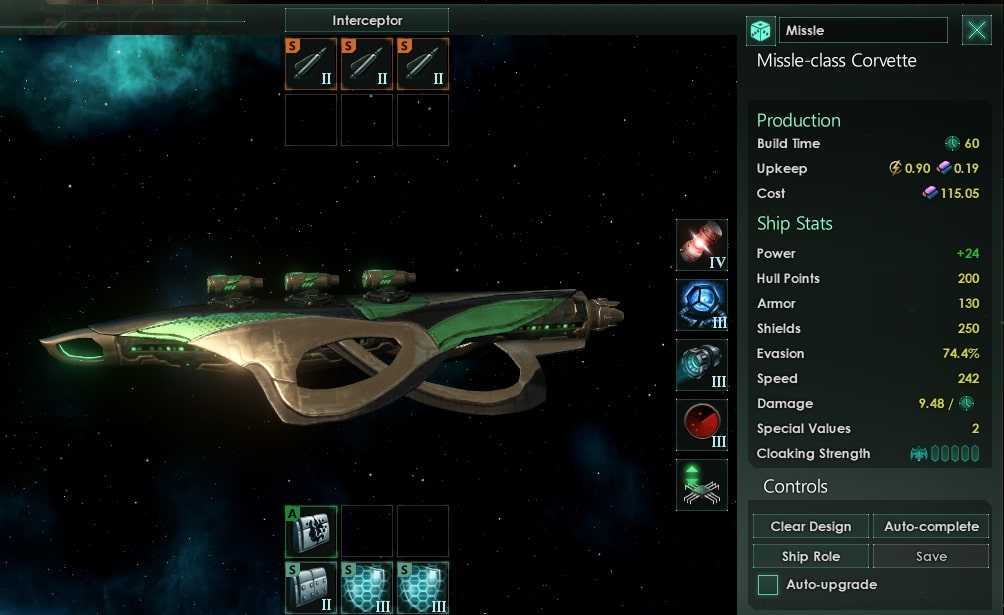This screenshot has height=615, width=1004.
Task: Select the red sensor component slot
Action: click(701, 425)
